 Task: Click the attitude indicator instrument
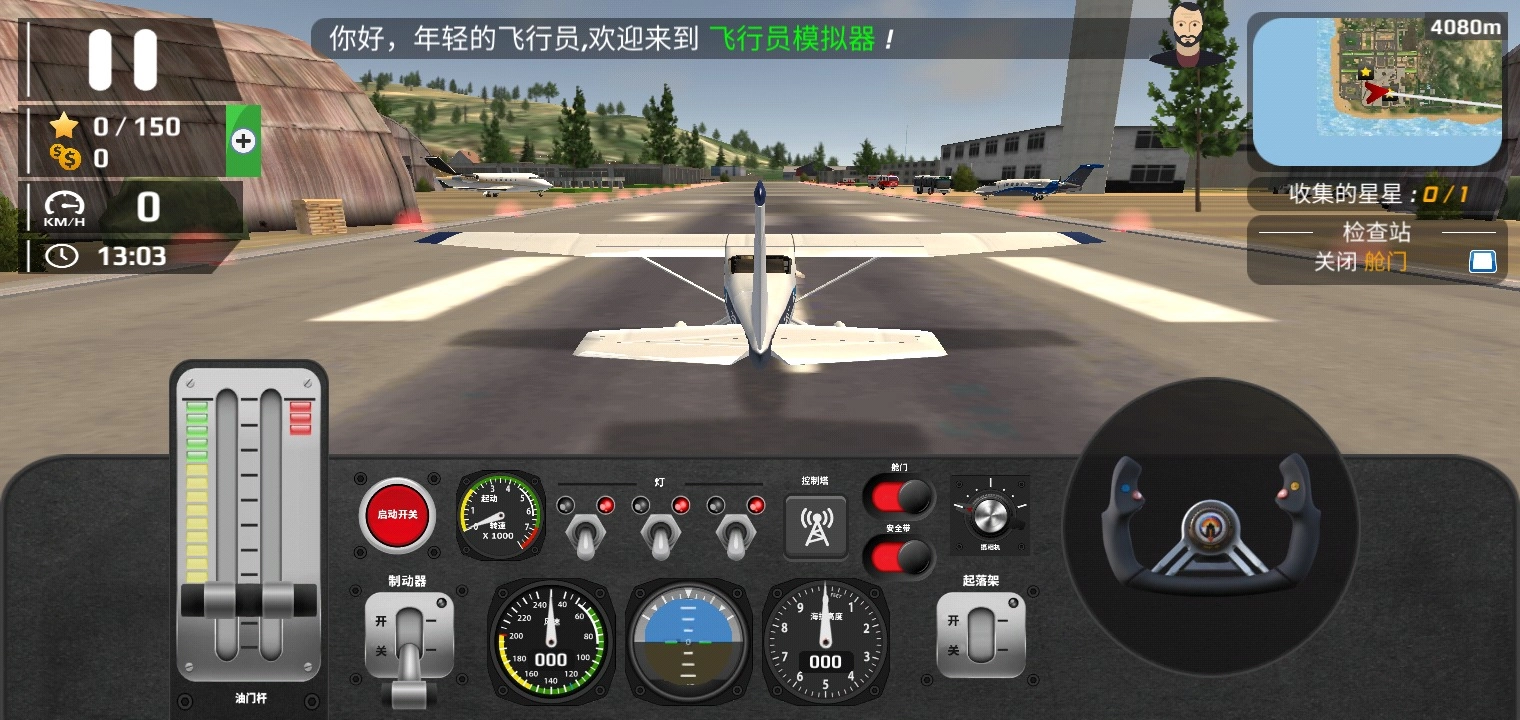tap(688, 640)
